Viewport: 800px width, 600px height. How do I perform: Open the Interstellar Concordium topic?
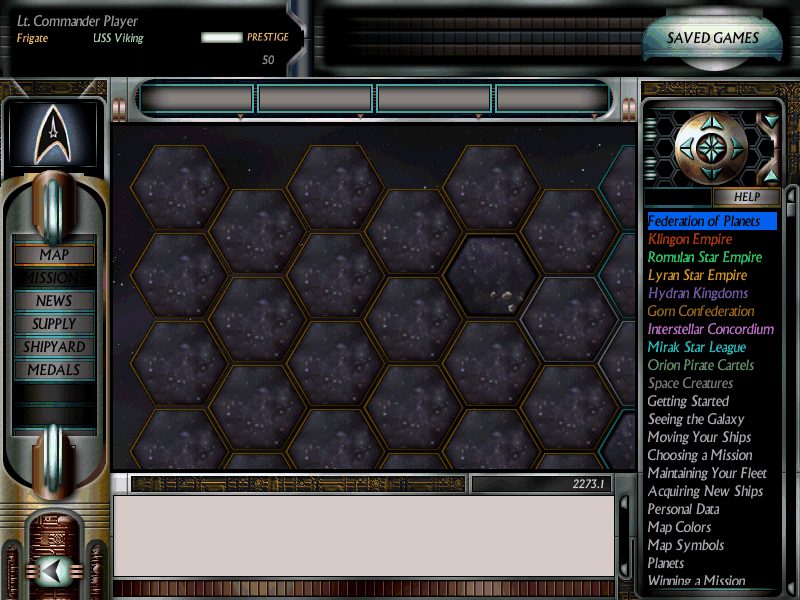[x=711, y=329]
